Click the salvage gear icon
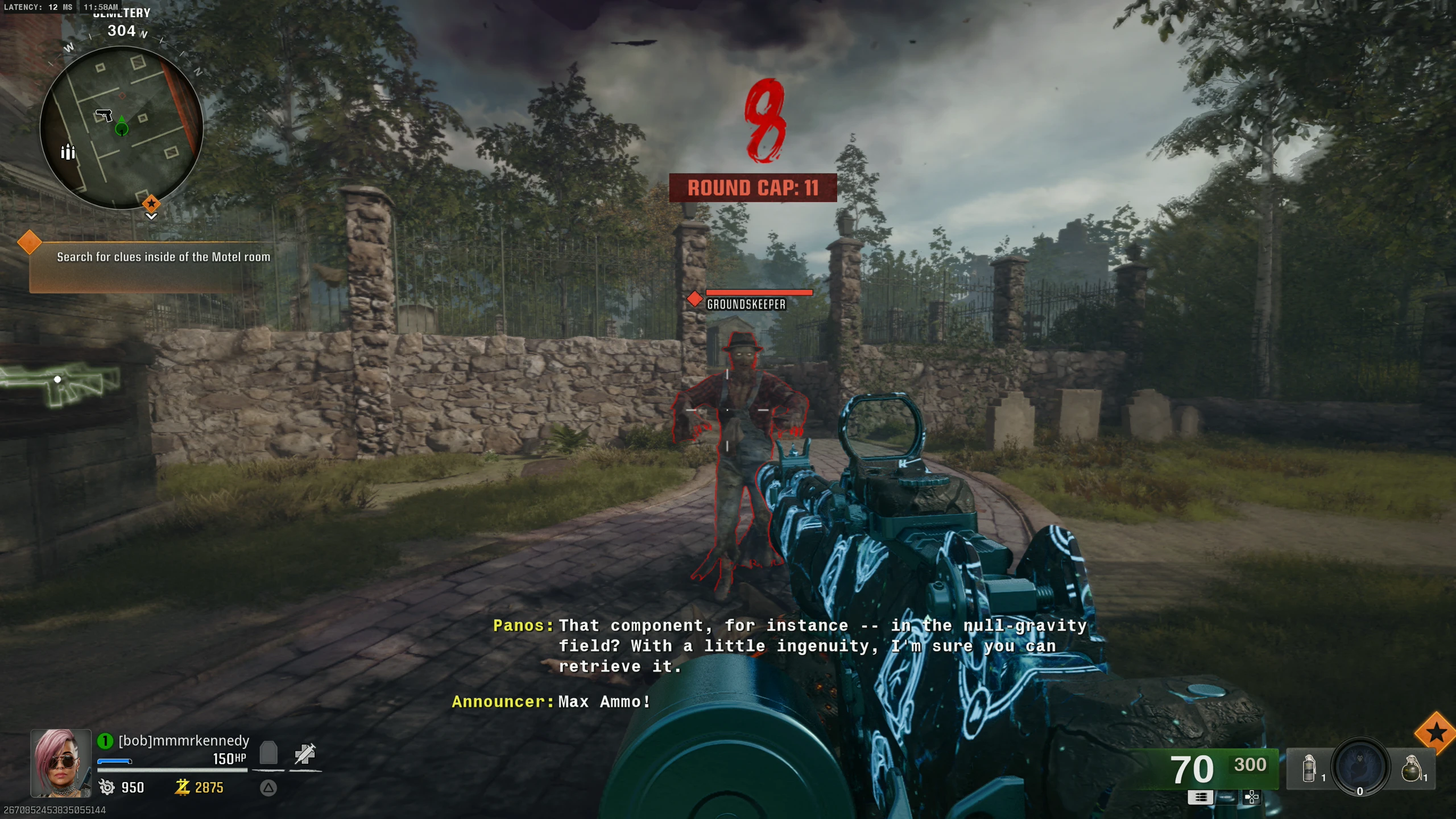The image size is (1456, 819). tap(106, 787)
